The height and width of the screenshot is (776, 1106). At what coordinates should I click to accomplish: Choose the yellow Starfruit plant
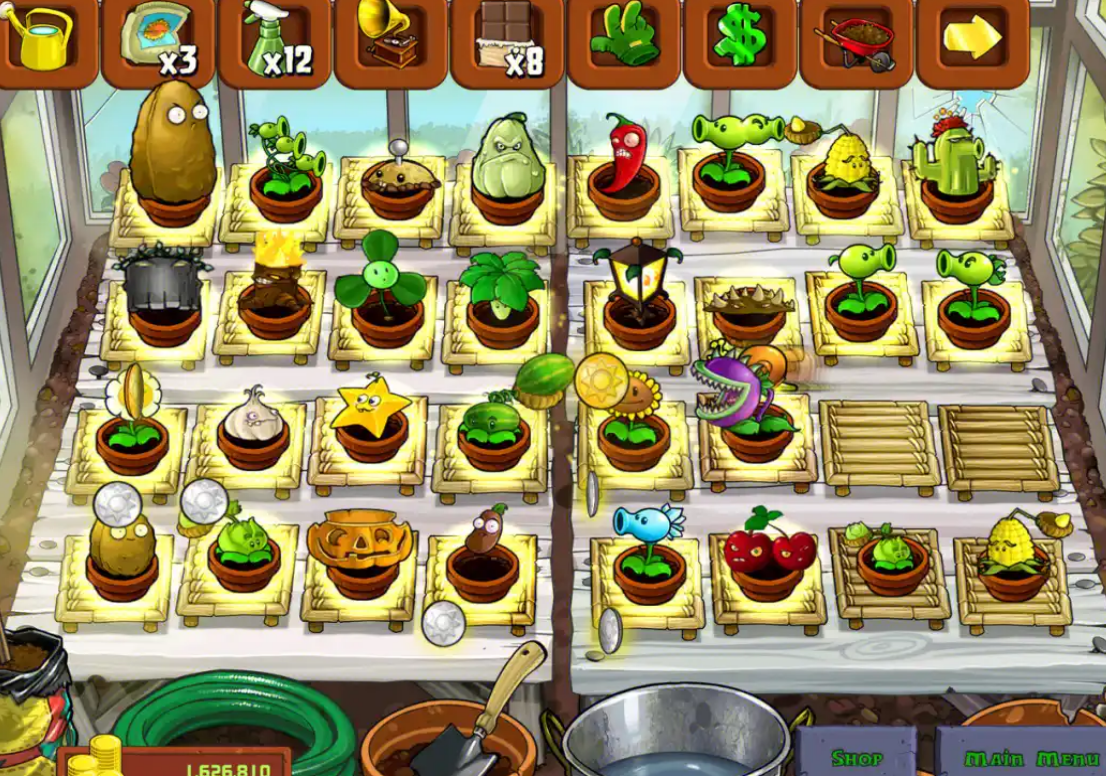pyautogui.click(x=371, y=420)
